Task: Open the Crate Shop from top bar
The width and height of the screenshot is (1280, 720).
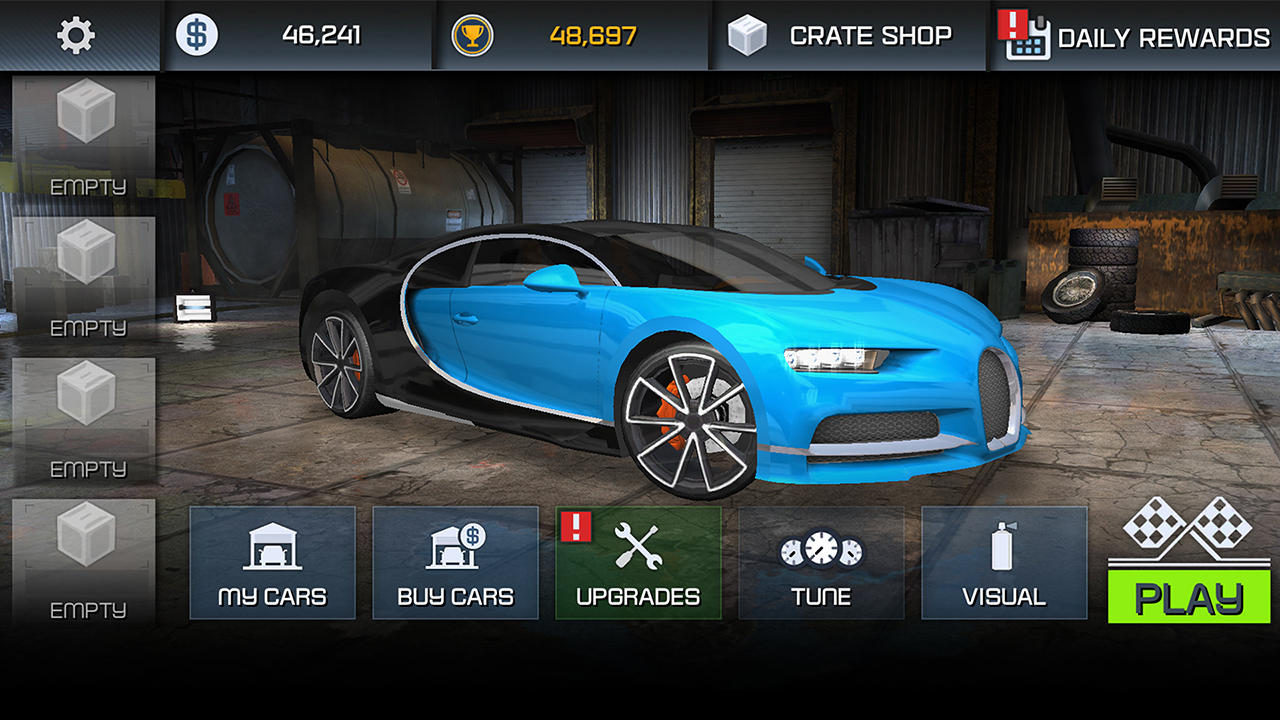Action: 848,35
